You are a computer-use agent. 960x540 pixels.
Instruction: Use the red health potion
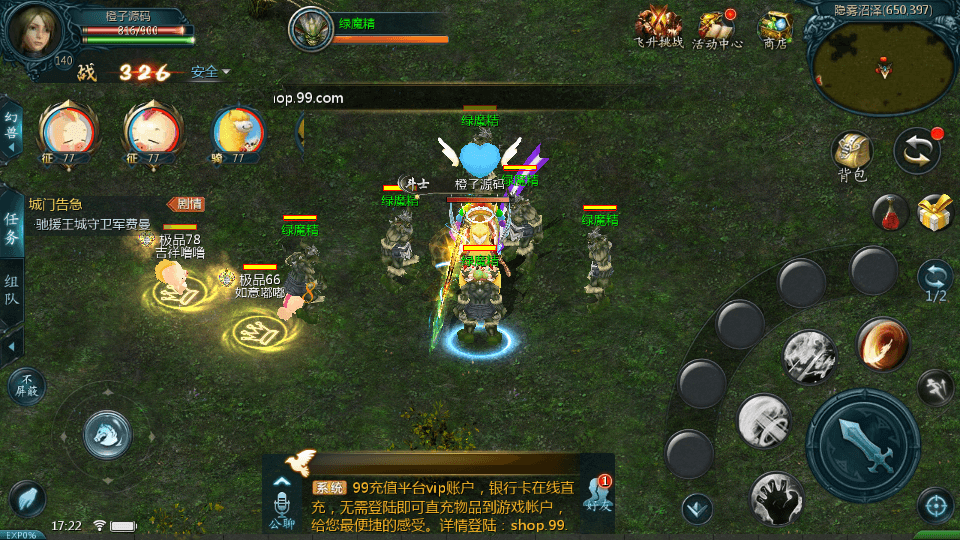click(890, 211)
